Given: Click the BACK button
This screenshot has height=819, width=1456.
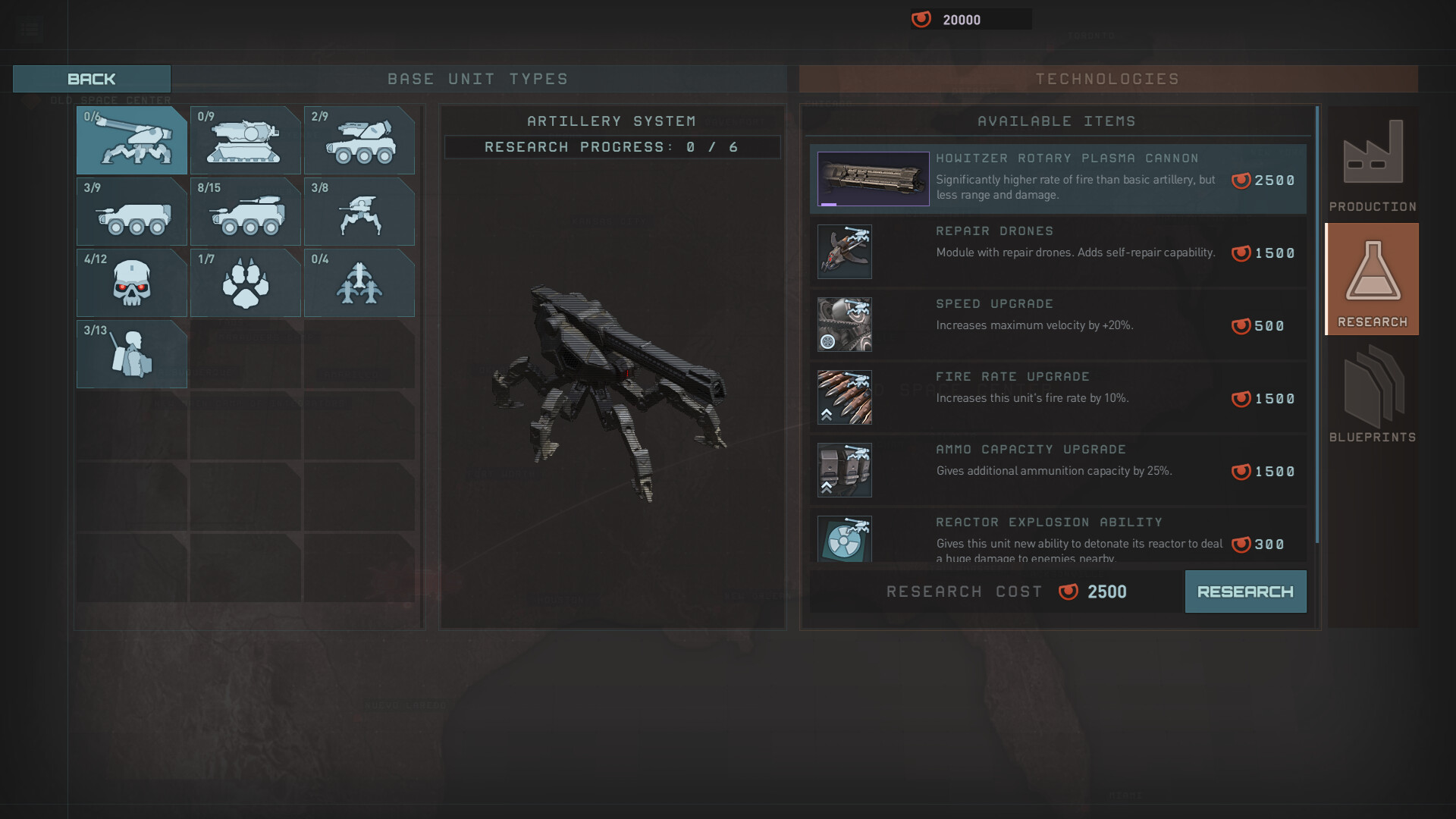Looking at the screenshot, I should 91,78.
